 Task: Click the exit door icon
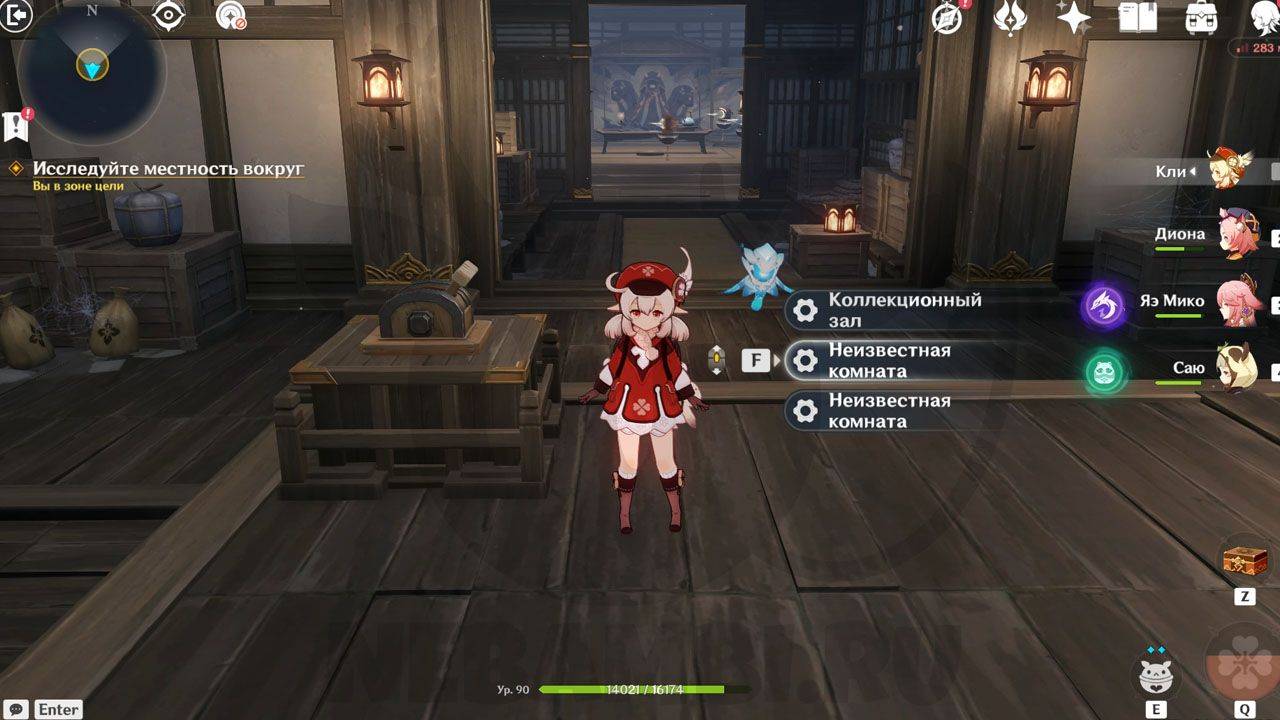(x=17, y=15)
